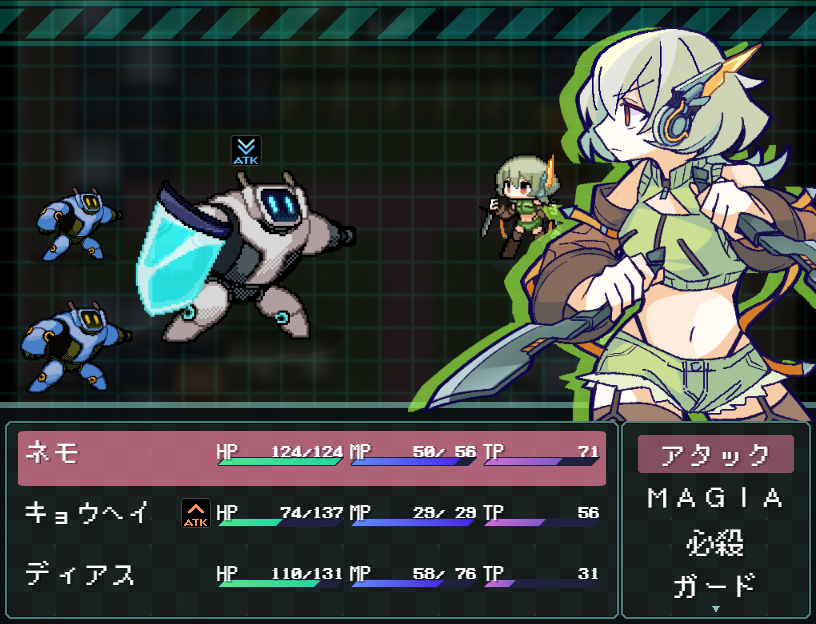This screenshot has height=624, width=816.
Task: Select party member ディアス row
Action: (x=311, y=575)
